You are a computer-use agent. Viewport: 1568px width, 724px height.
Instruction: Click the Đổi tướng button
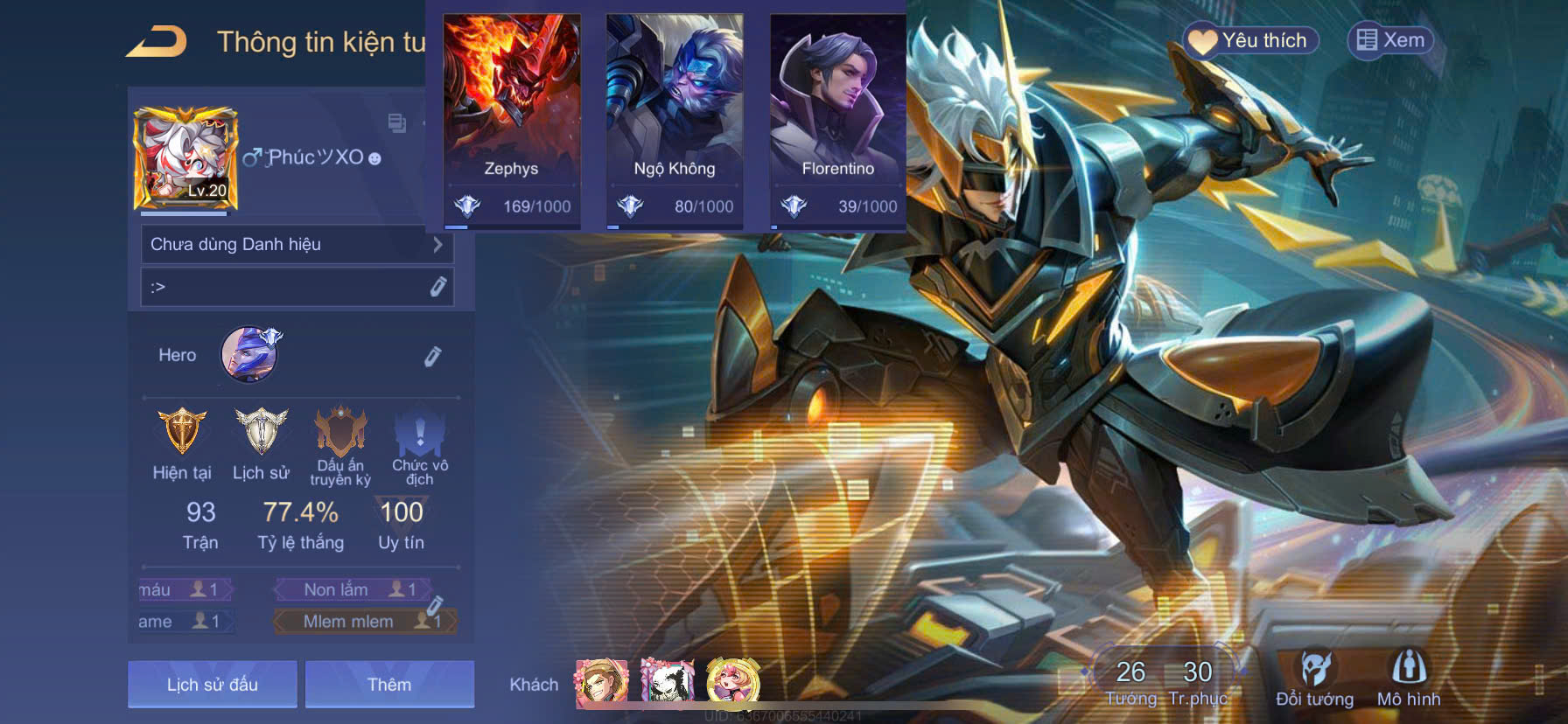(x=1314, y=678)
